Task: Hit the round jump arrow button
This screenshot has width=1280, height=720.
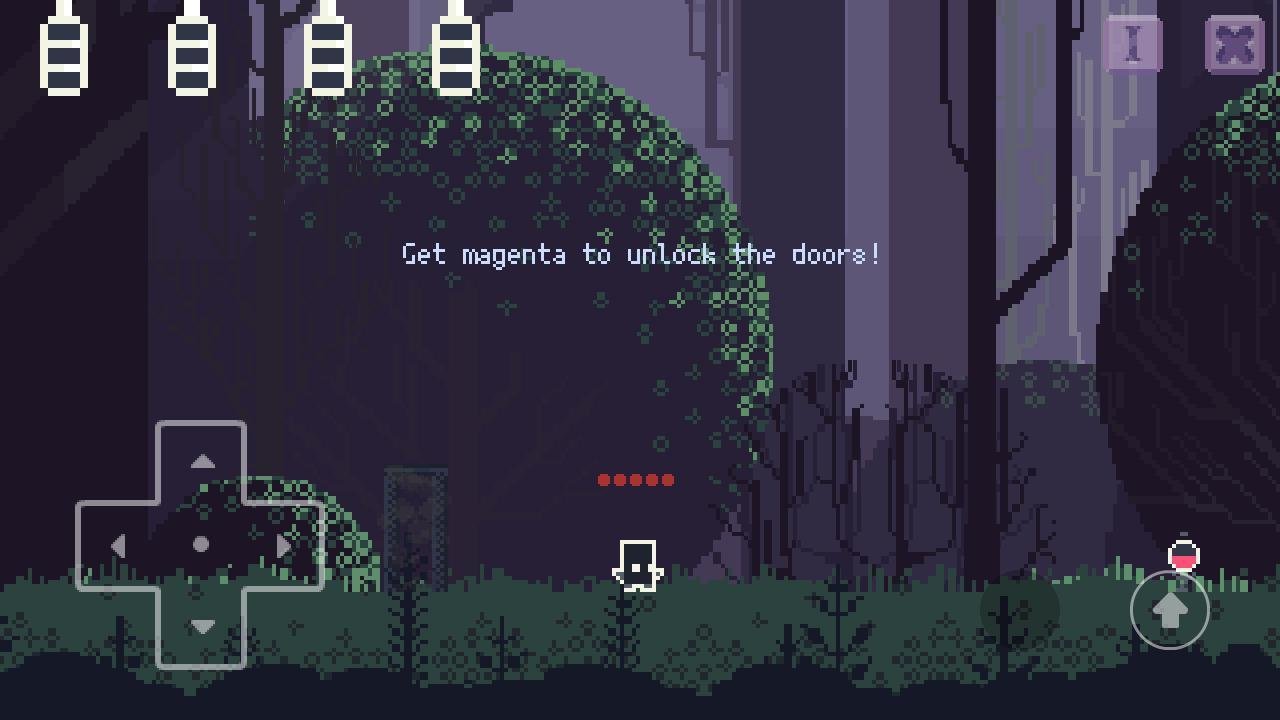Action: click(x=1169, y=609)
